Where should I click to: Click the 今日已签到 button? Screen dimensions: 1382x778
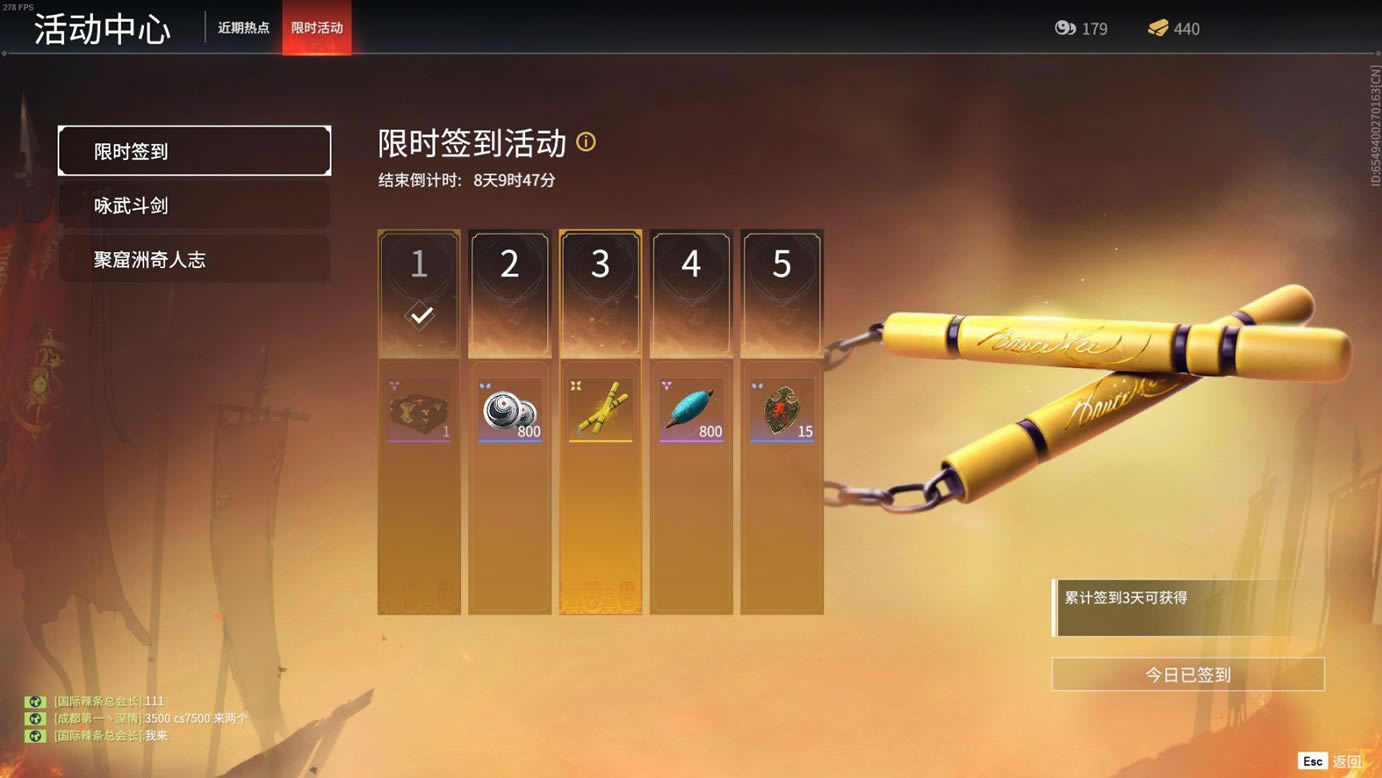pyautogui.click(x=1188, y=675)
